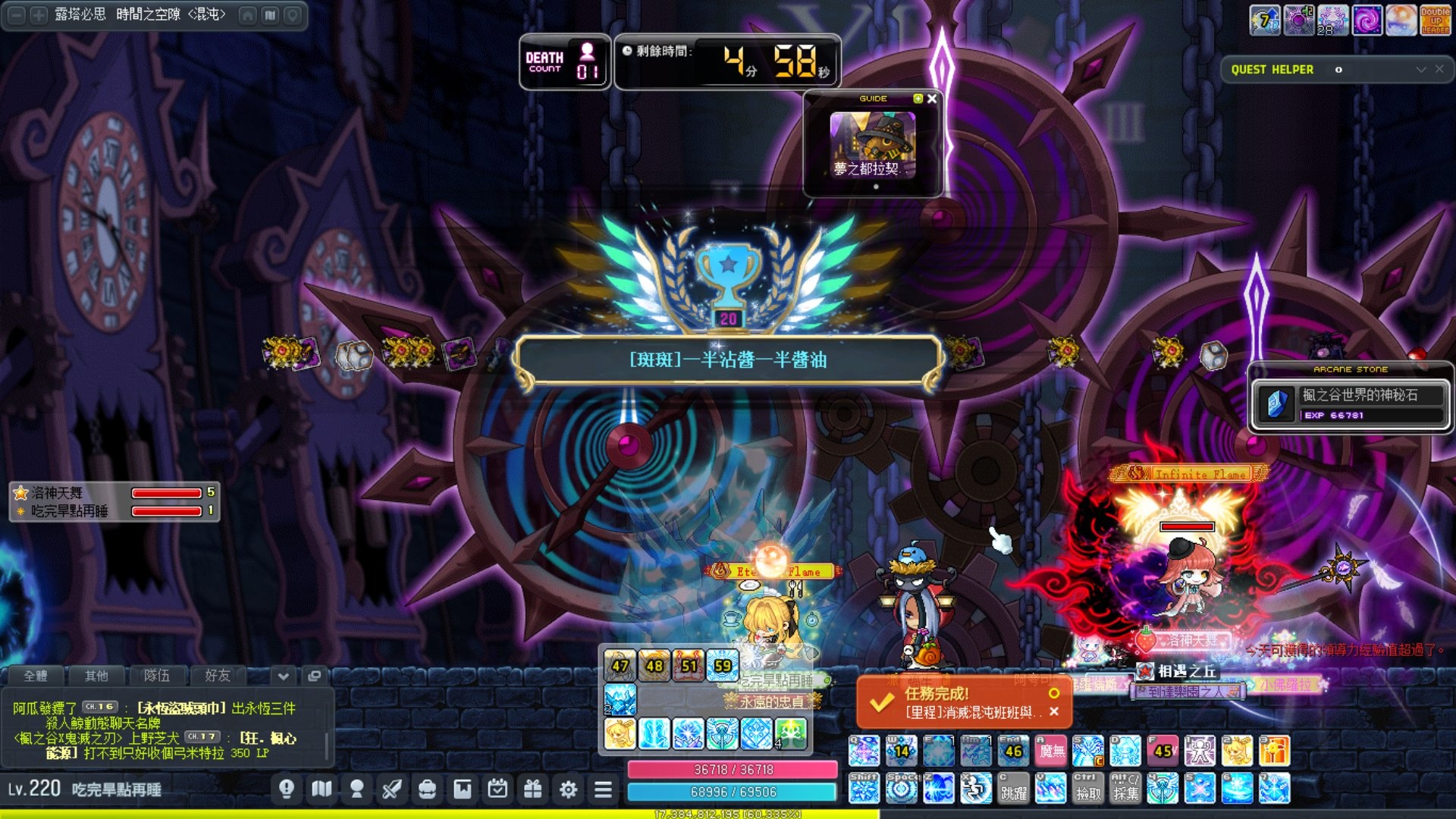
Task: Collapse the Quest Helper dropdown arrow
Action: pyautogui.click(x=1421, y=69)
